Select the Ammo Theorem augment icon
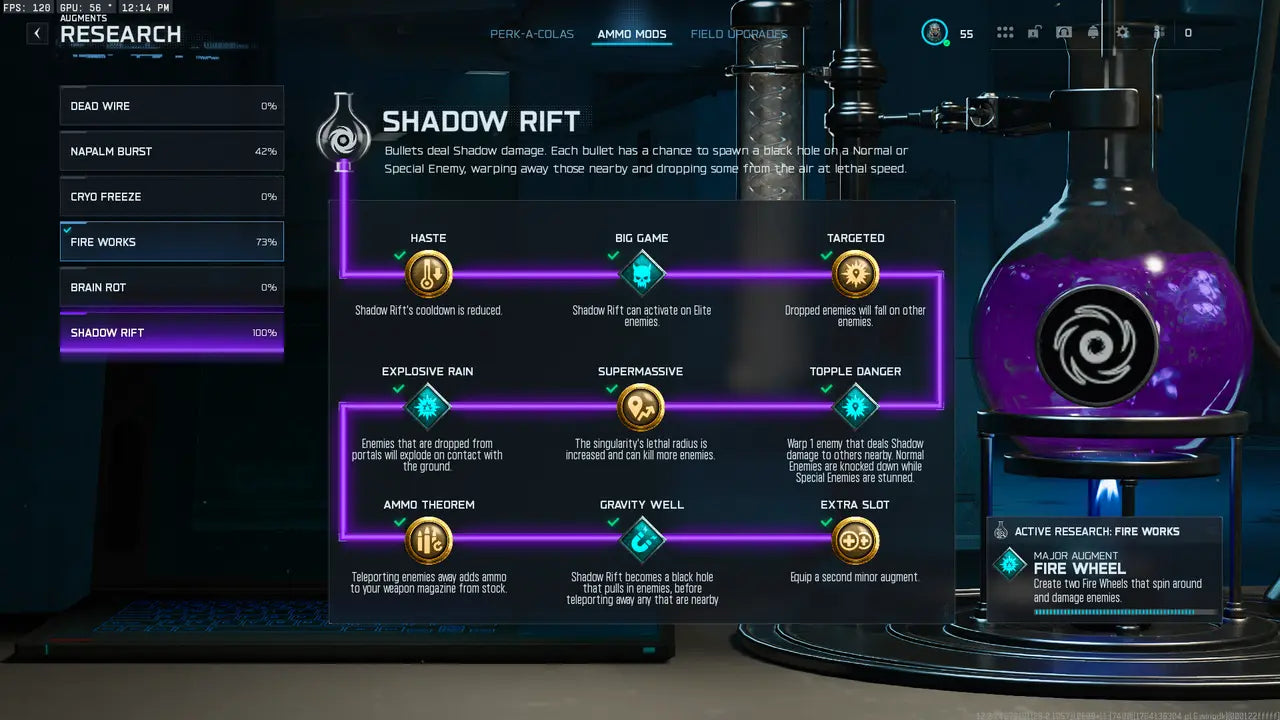The height and width of the screenshot is (720, 1280). pos(429,540)
